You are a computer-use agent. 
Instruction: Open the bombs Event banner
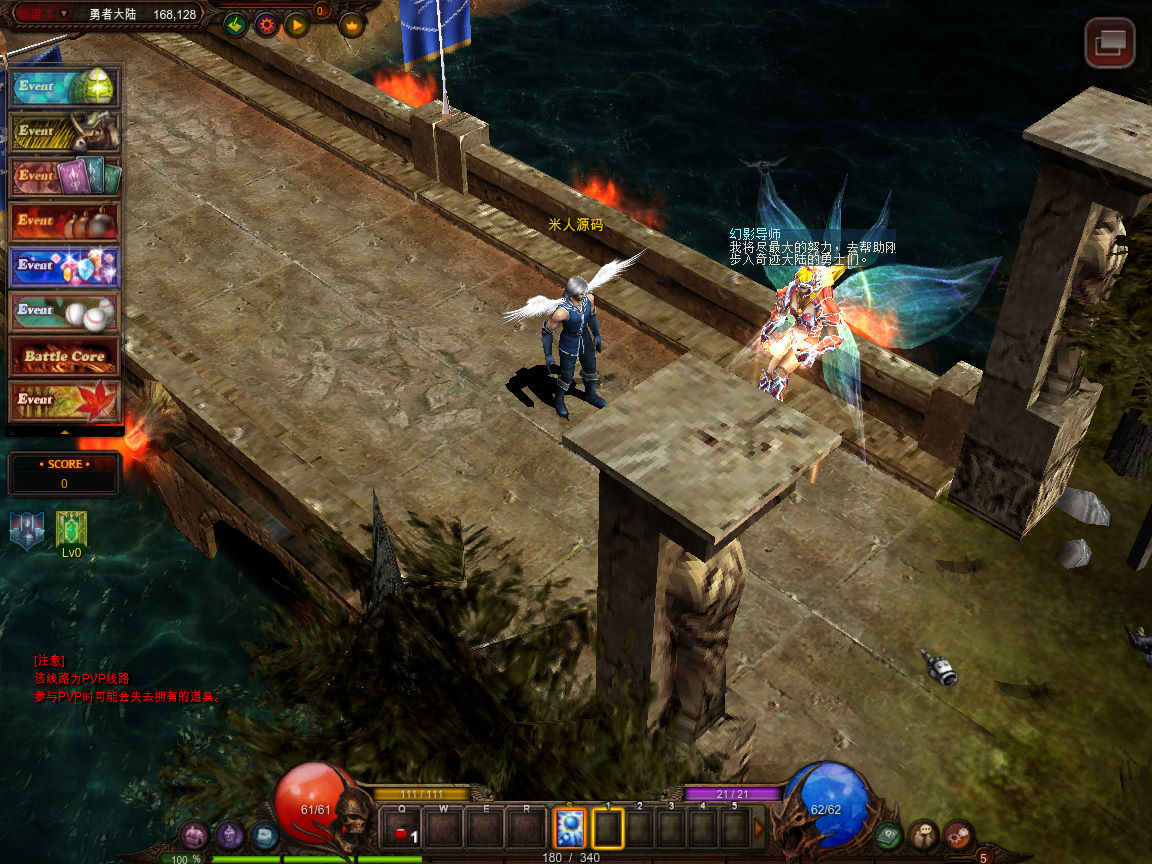tap(65, 222)
